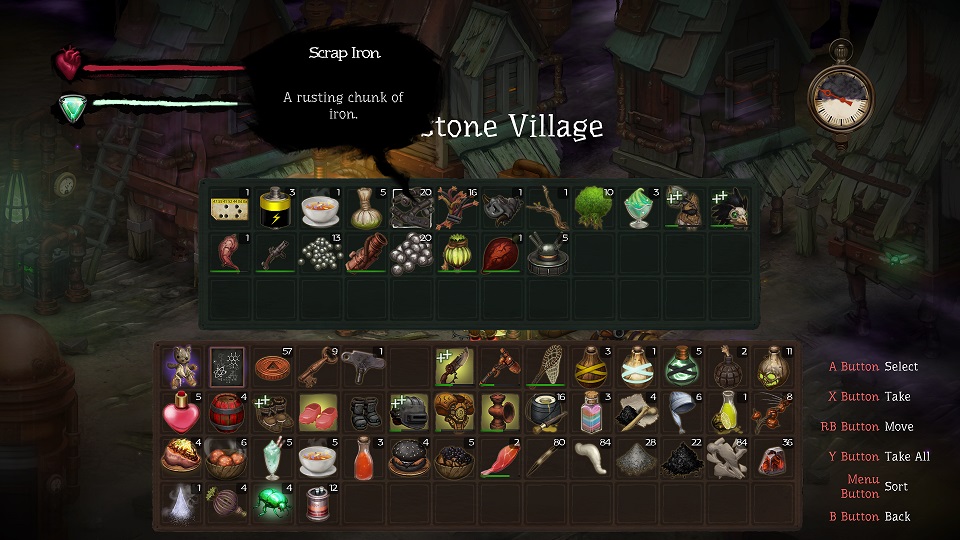This screenshot has height=540, width=960.
Task: Choose the copper coin stack
Action: tap(273, 367)
